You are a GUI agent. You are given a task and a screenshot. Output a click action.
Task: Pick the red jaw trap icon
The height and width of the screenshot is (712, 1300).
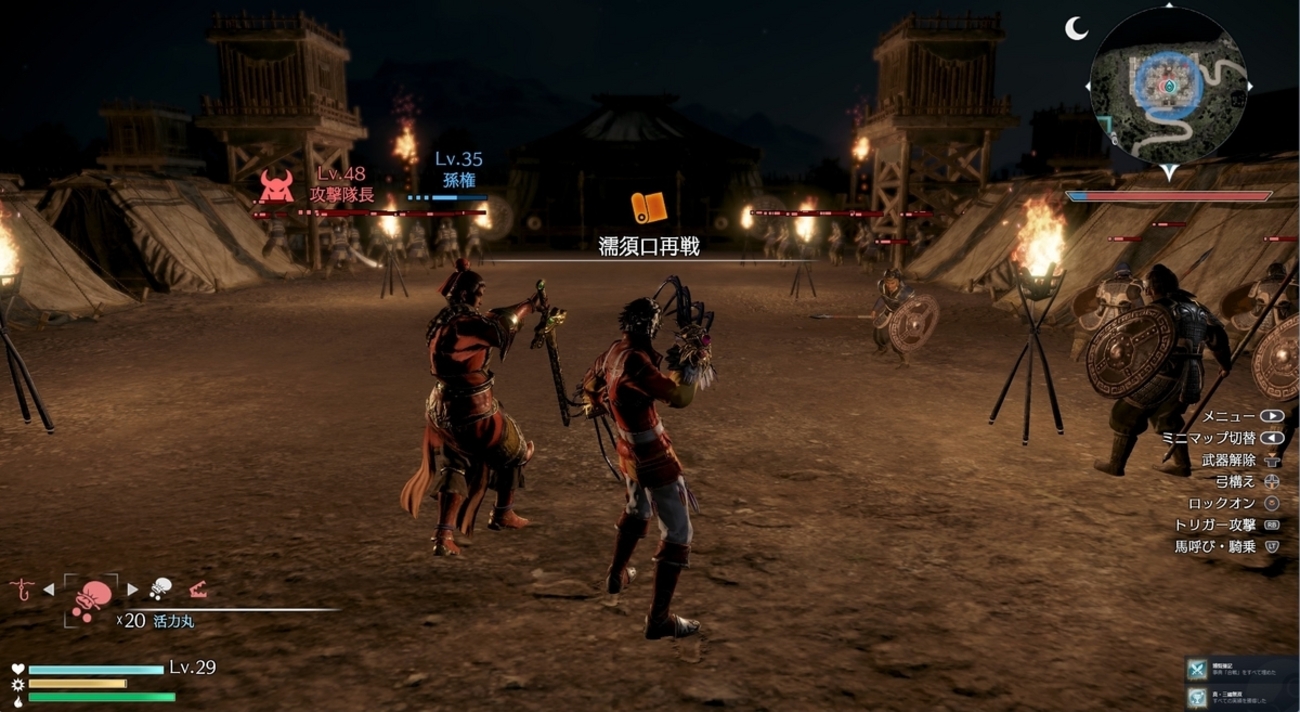[197, 589]
